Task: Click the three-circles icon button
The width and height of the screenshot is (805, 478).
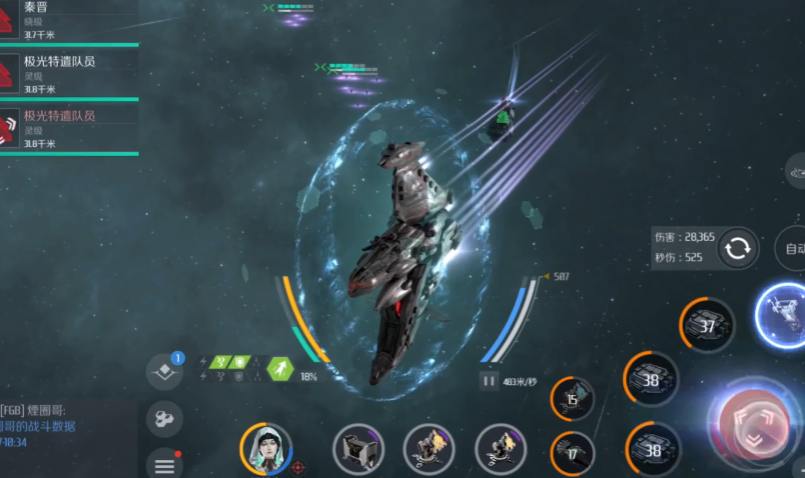Action: coord(164,418)
